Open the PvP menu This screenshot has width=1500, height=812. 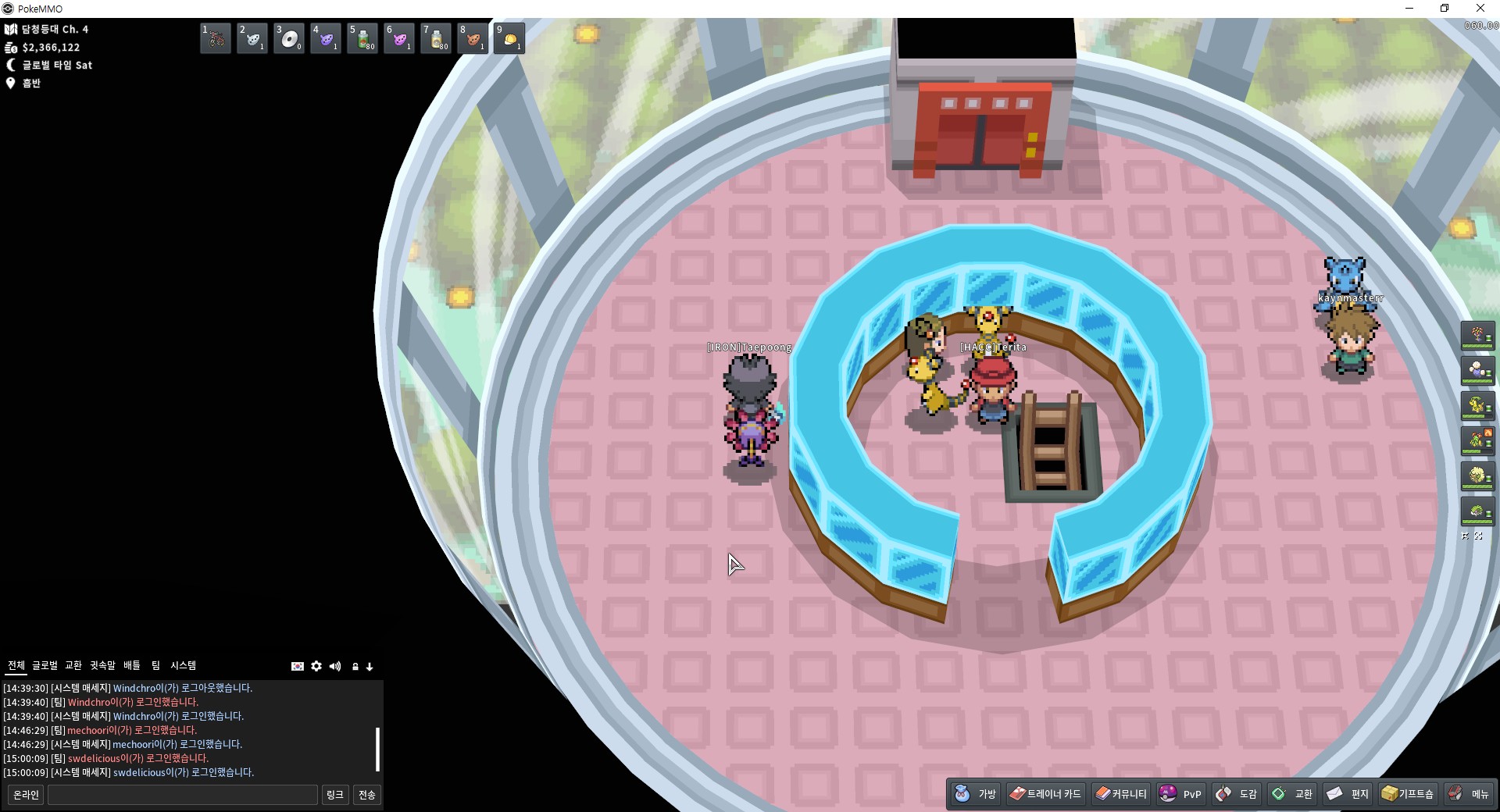pyautogui.click(x=1180, y=794)
